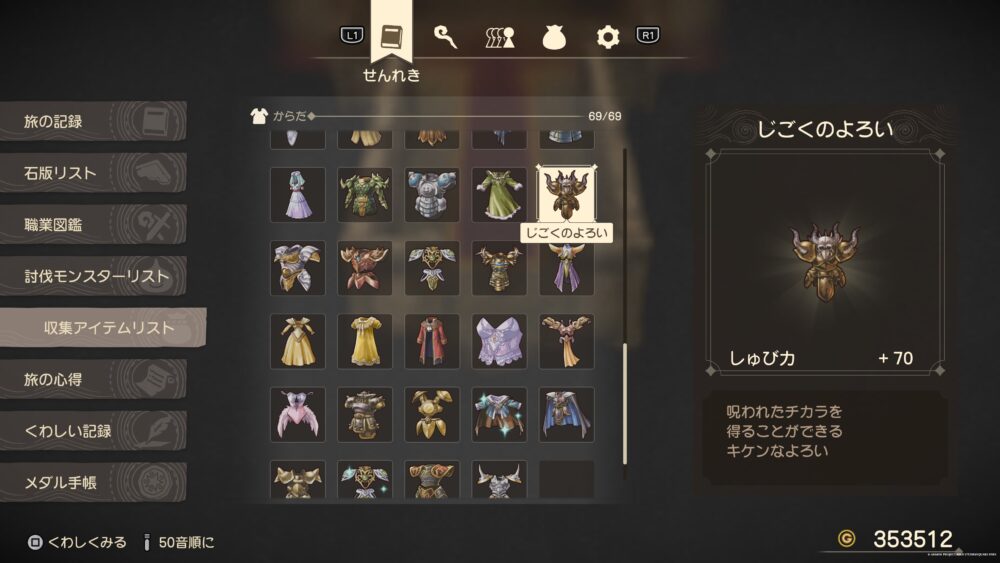
Task: Select the green spiked armor slot
Action: pyautogui.click(x=364, y=194)
